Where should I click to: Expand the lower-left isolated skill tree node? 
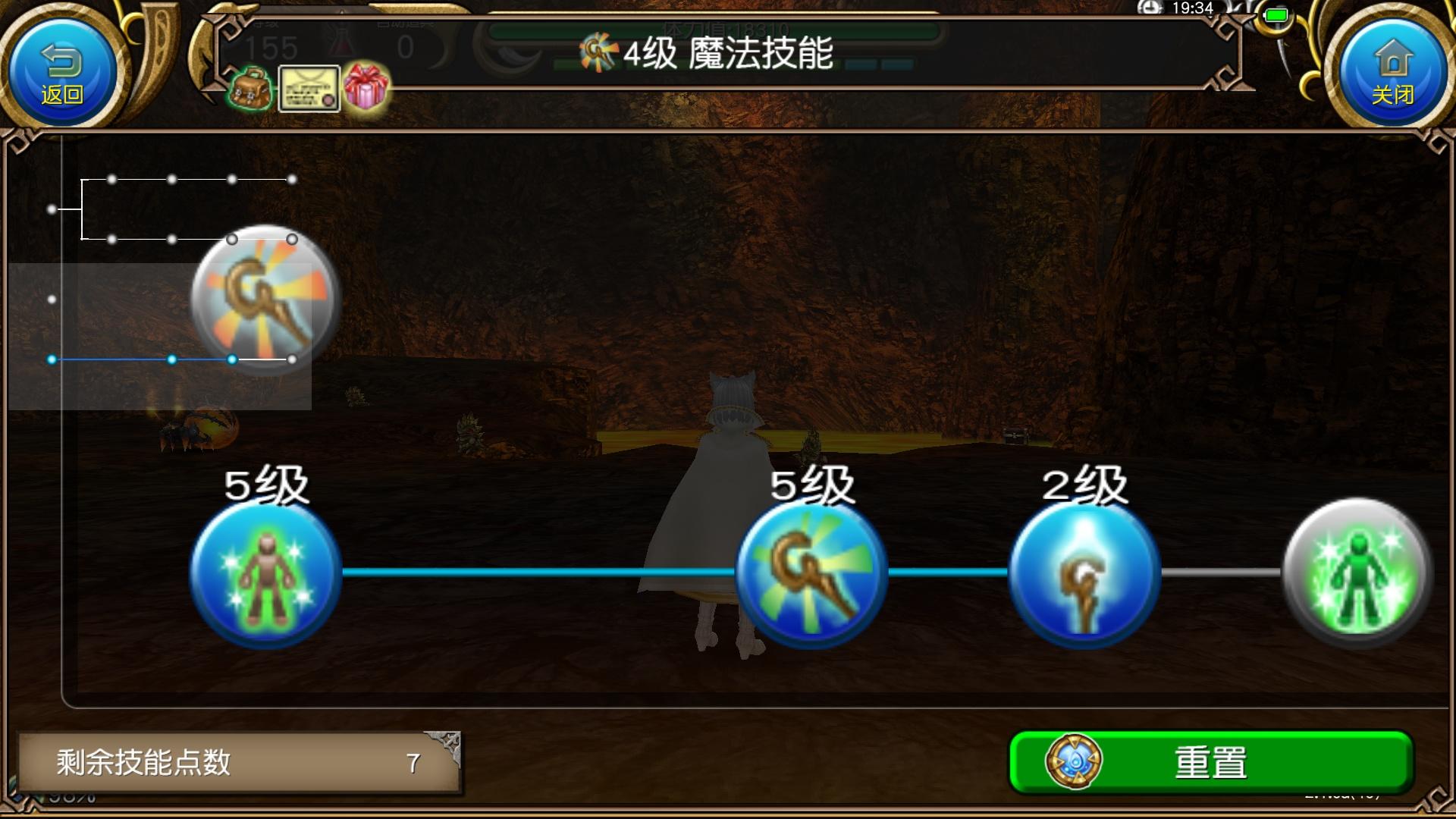tap(52, 298)
